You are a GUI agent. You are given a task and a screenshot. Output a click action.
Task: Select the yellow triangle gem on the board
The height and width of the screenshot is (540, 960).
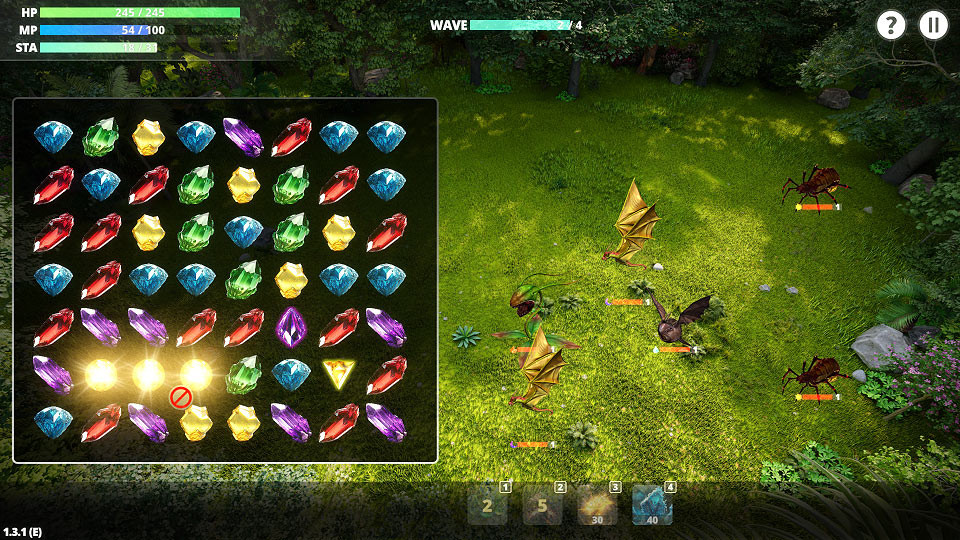click(339, 375)
